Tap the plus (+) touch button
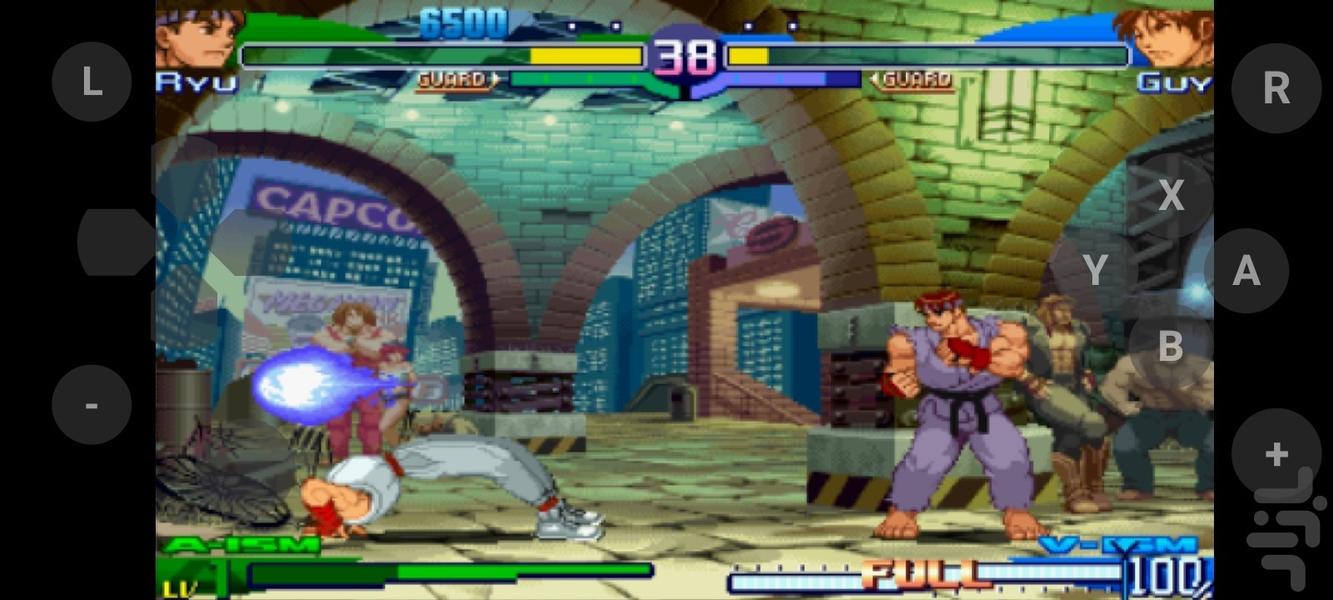Viewport: 1333px width, 600px height. coord(1276,454)
